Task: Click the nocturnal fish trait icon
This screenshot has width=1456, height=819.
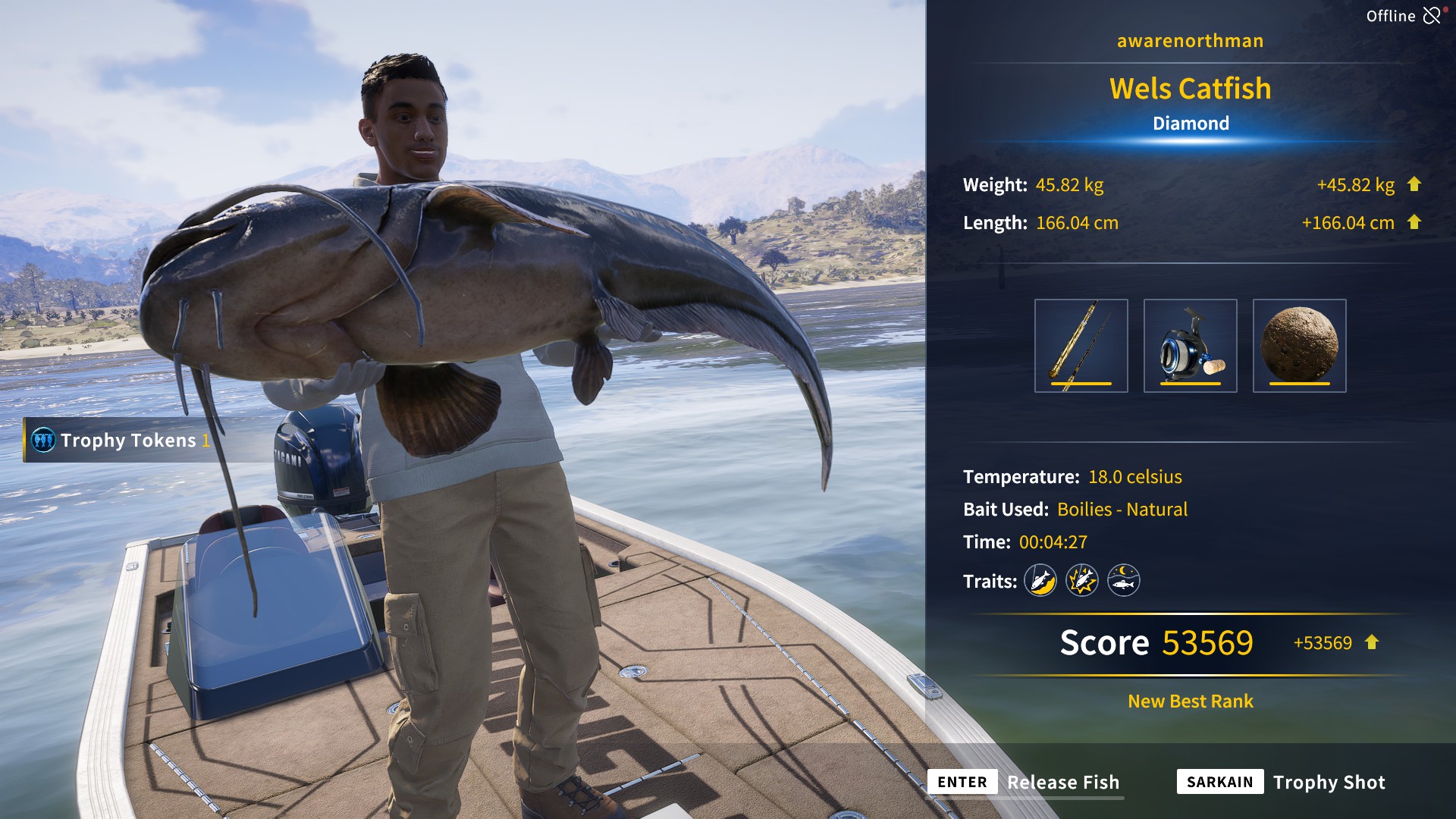Action: pos(1124,580)
